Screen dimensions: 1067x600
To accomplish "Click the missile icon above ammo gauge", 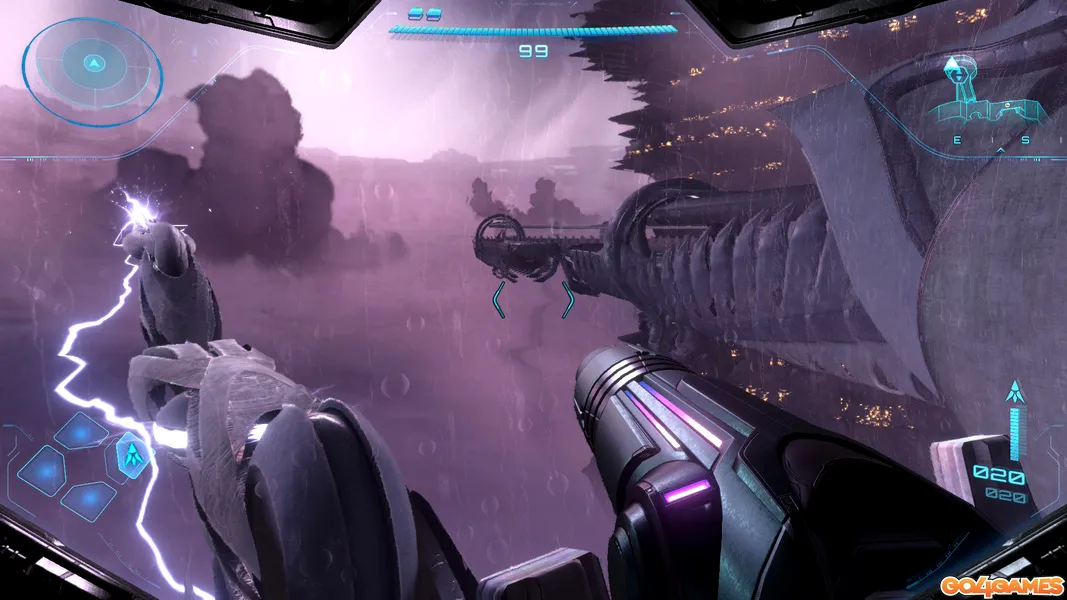I will point(1017,393).
